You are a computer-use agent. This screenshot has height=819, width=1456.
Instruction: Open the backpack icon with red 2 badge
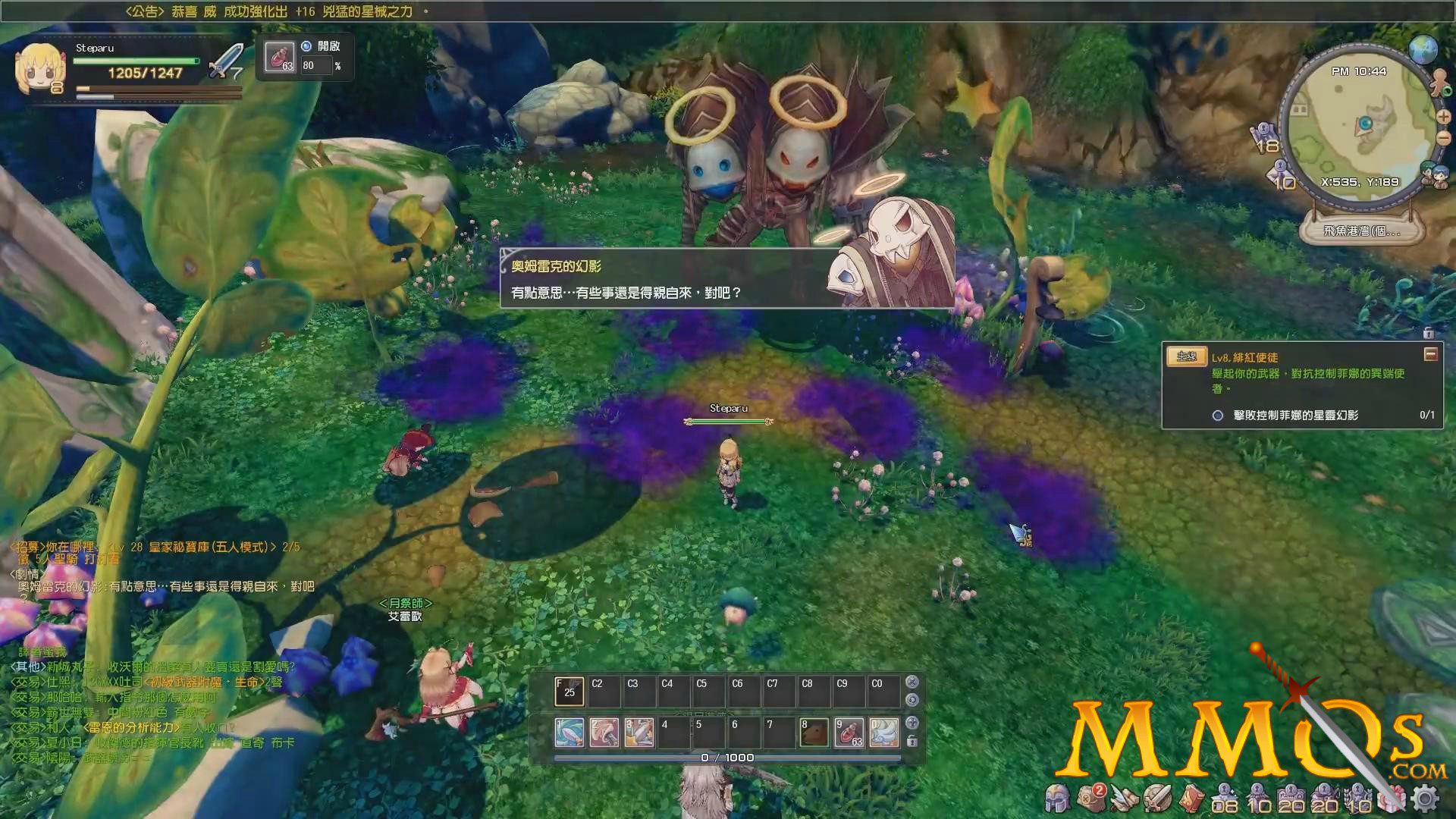(x=1091, y=796)
